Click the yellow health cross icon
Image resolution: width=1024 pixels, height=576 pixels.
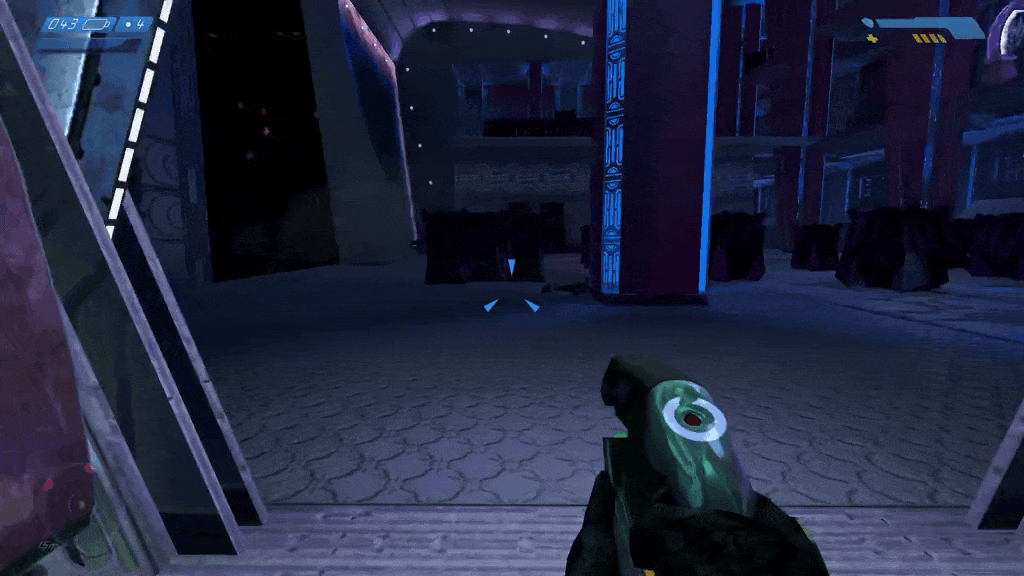point(872,38)
